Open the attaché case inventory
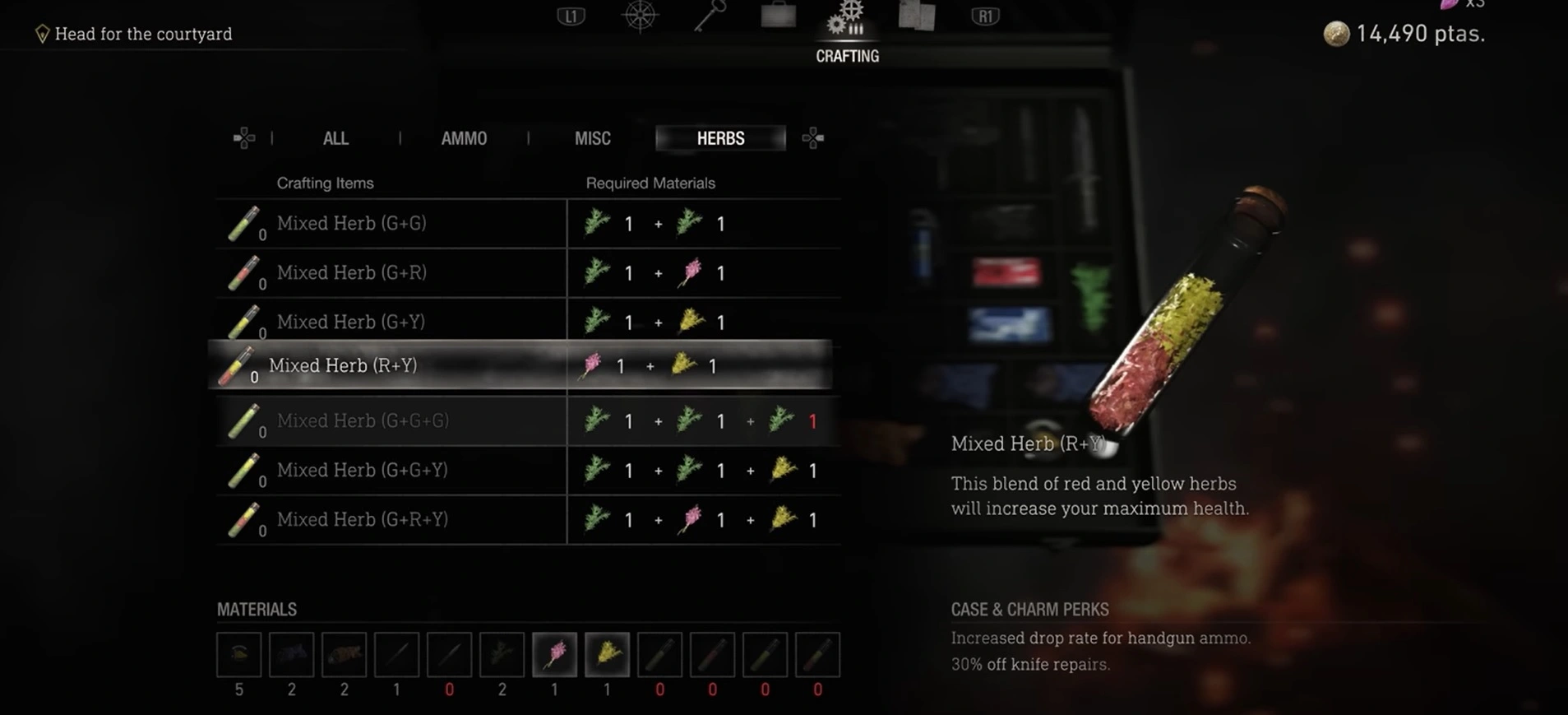The image size is (1568, 715). 778,16
